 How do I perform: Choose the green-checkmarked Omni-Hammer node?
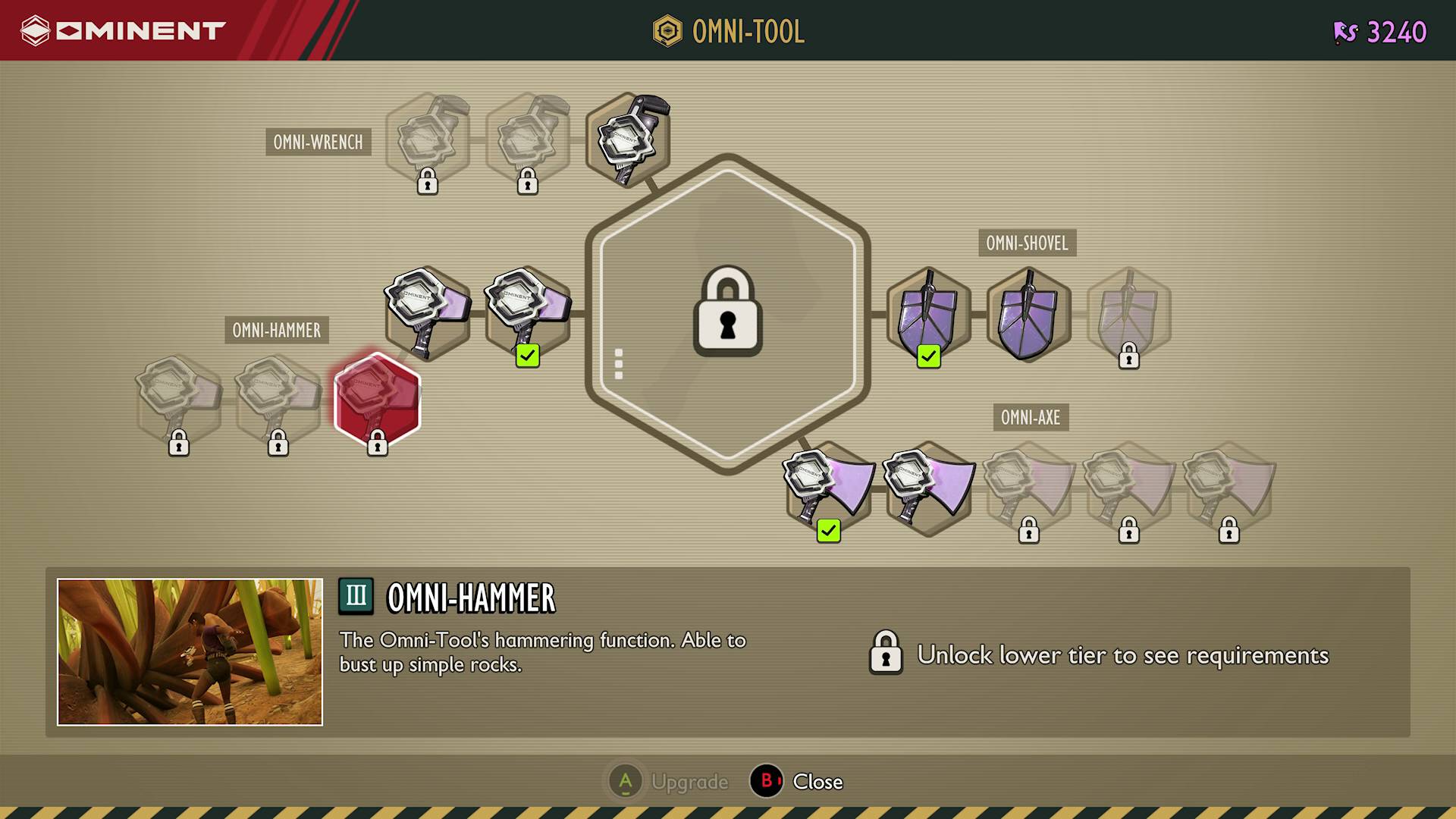coord(528,312)
